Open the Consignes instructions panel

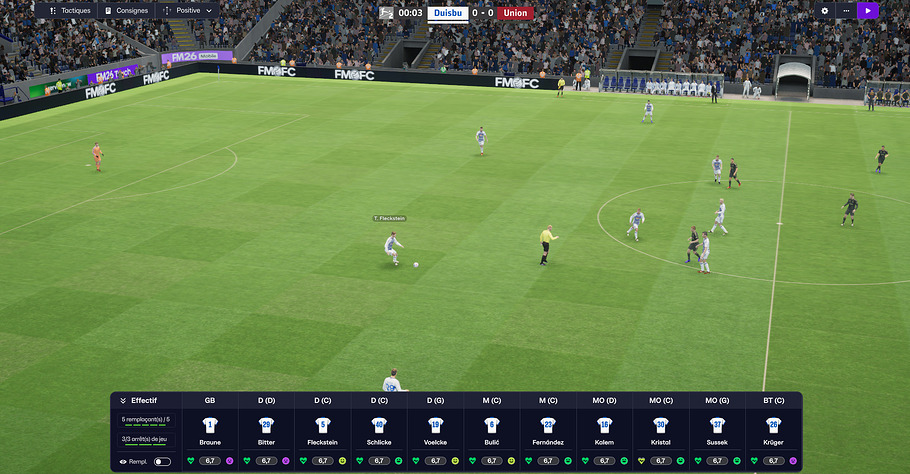point(126,11)
